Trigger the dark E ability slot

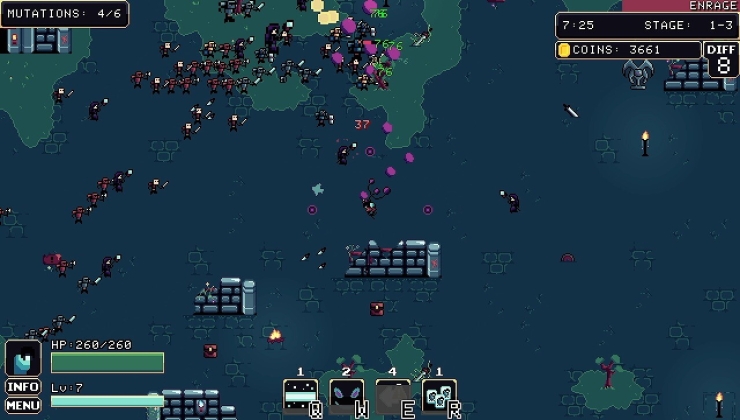pos(393,396)
